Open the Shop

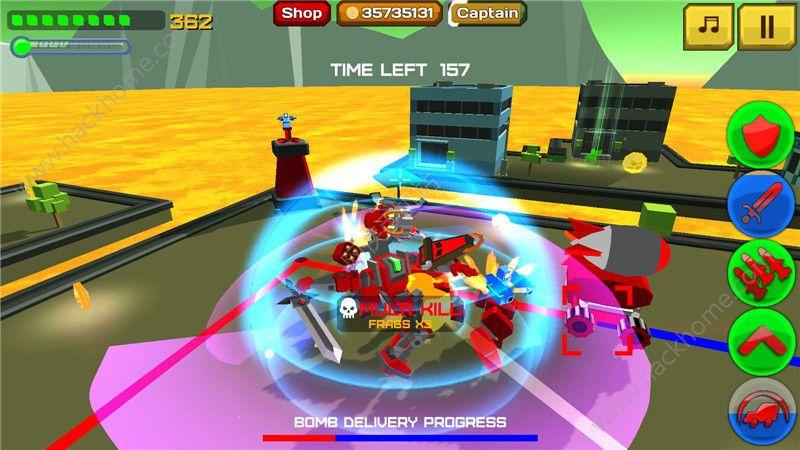tap(302, 13)
